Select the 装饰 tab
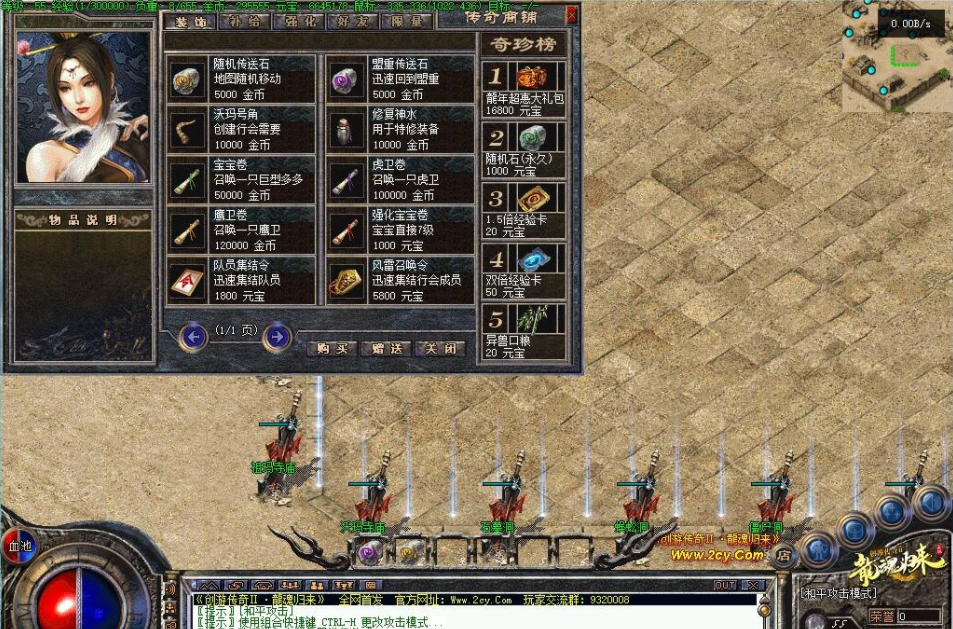 pyautogui.click(x=188, y=20)
